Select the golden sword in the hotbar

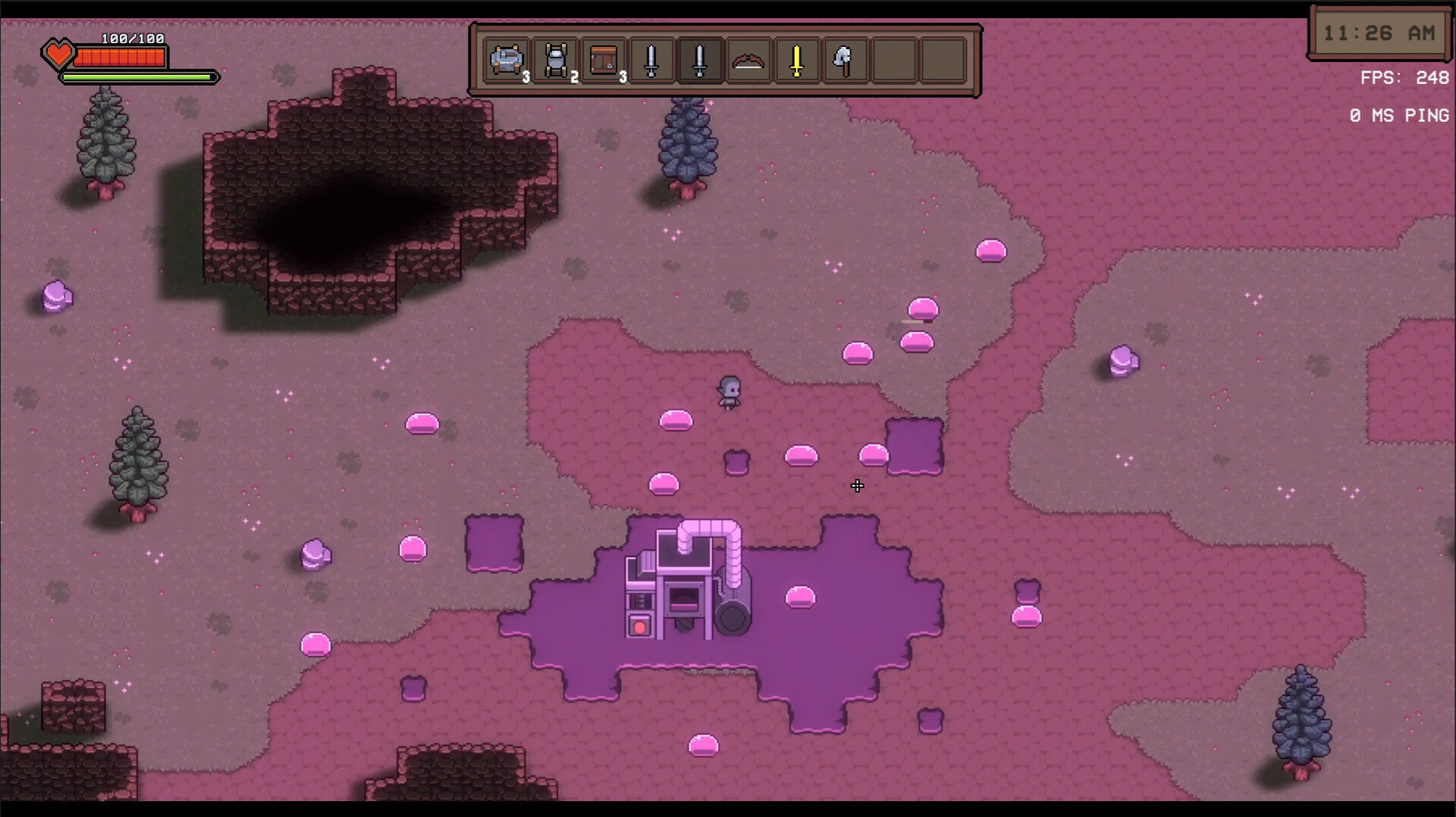coord(795,61)
